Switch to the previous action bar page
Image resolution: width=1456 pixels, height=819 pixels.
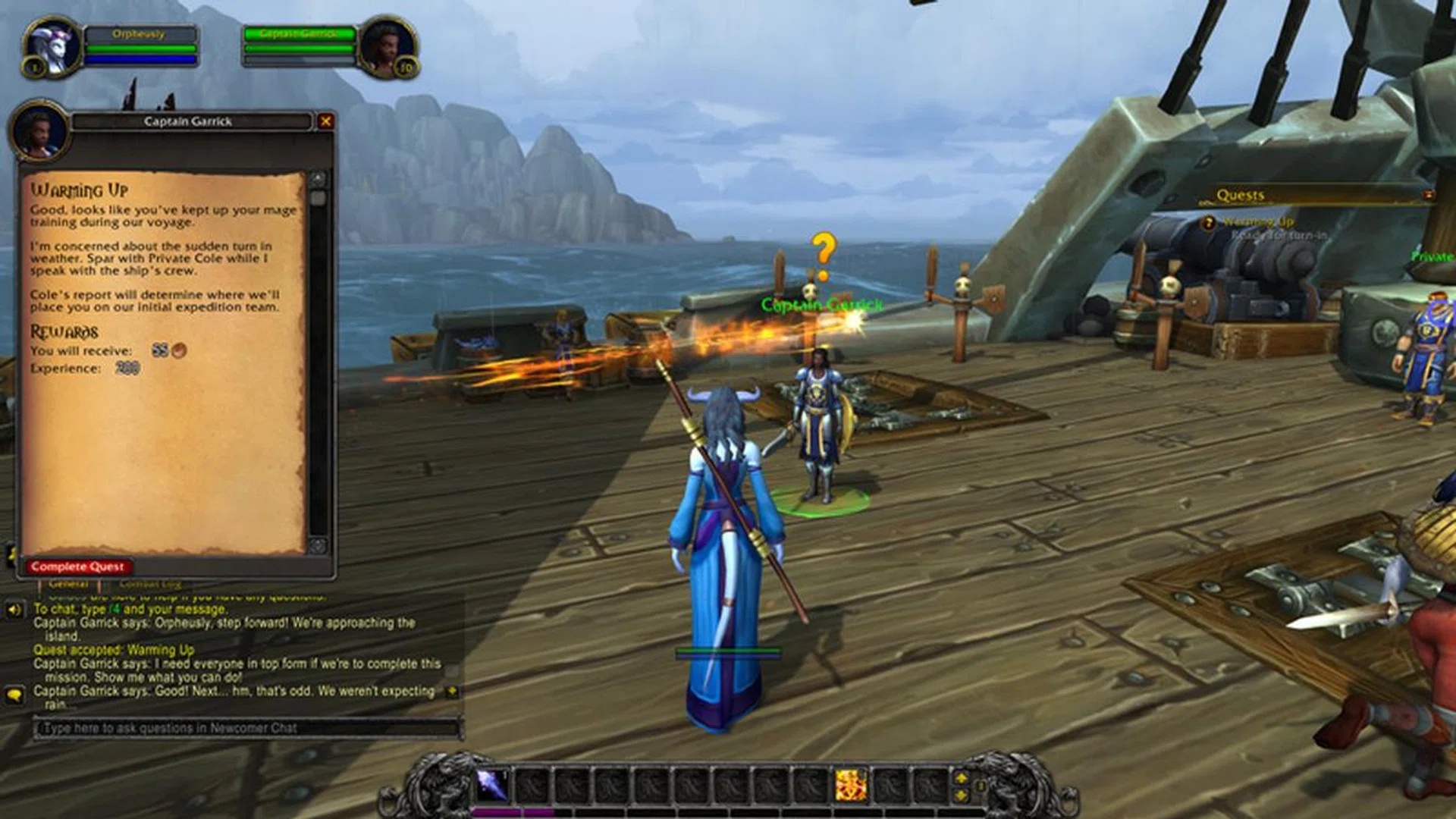[x=961, y=795]
